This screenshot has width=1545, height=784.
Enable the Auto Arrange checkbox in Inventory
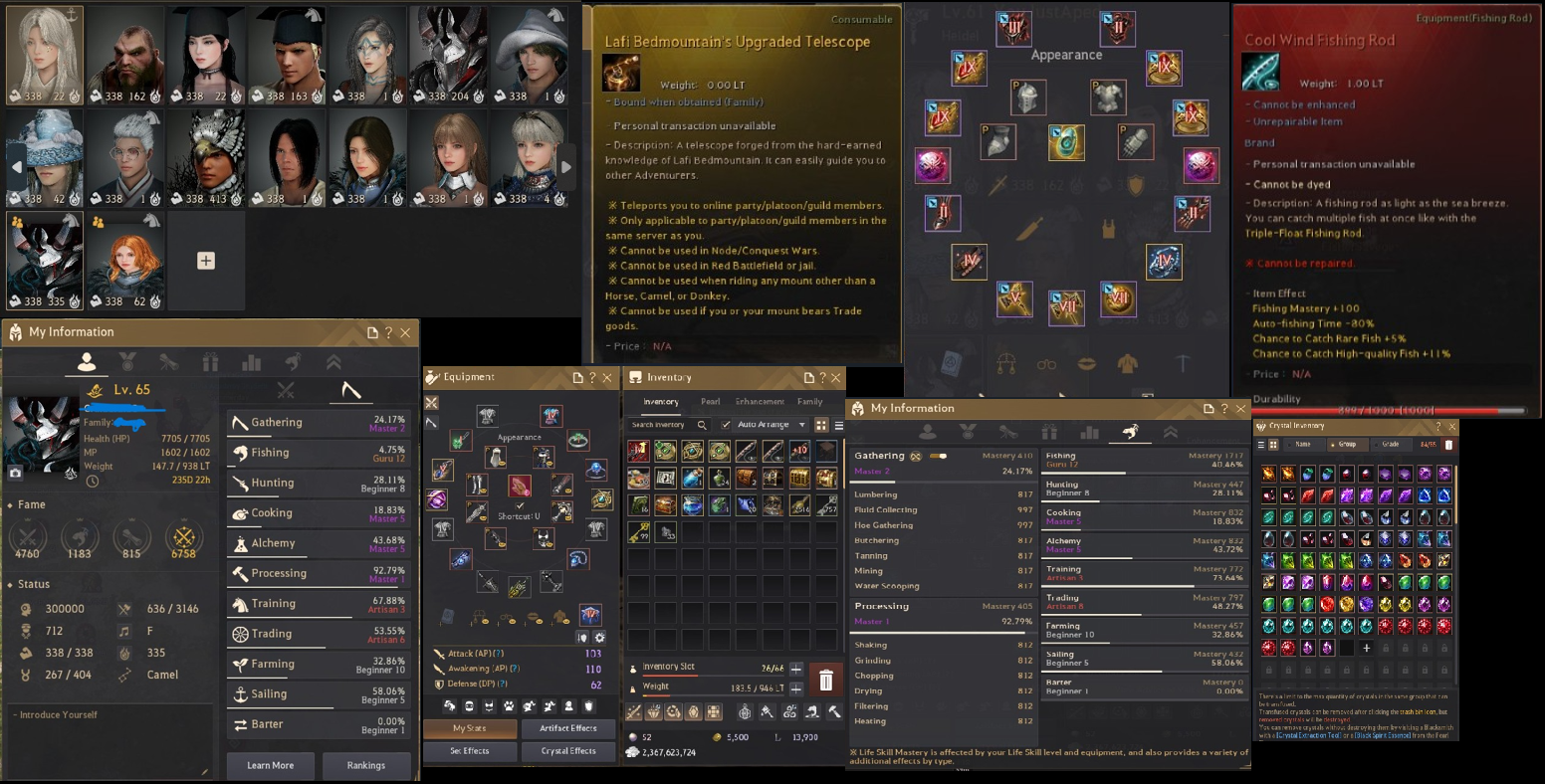tap(725, 425)
